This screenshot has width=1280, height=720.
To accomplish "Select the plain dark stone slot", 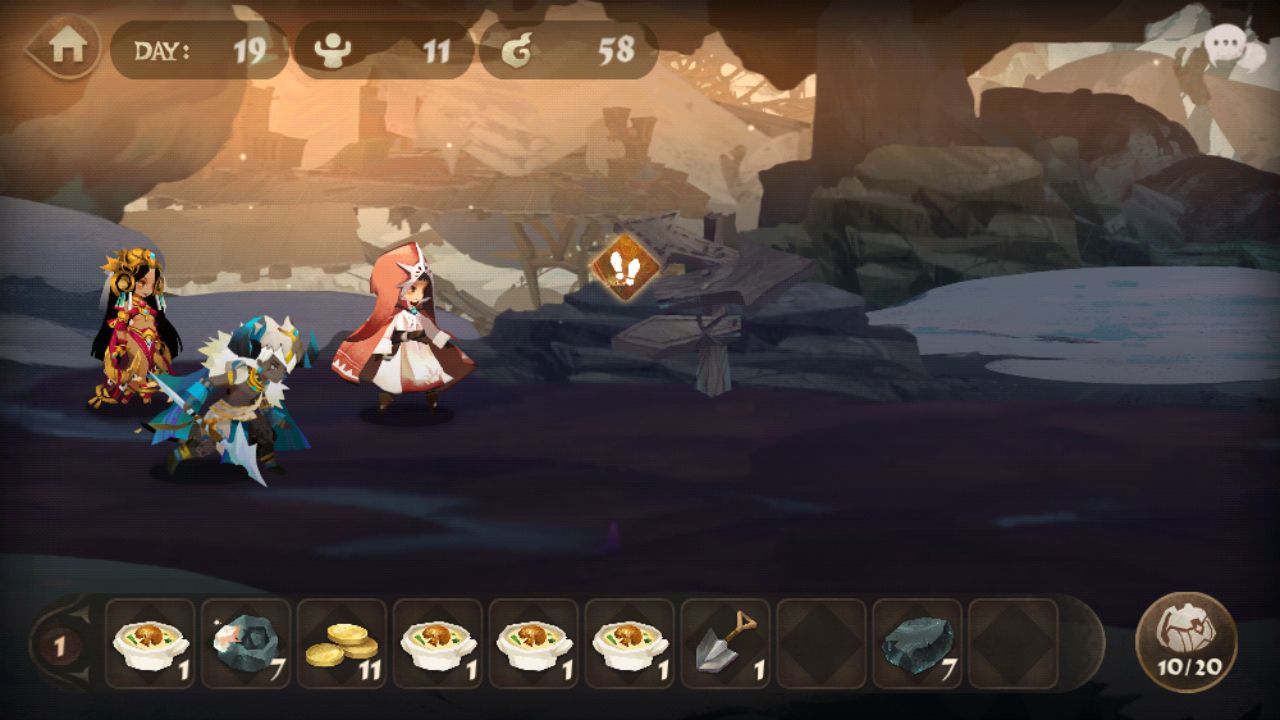I will (x=917, y=644).
